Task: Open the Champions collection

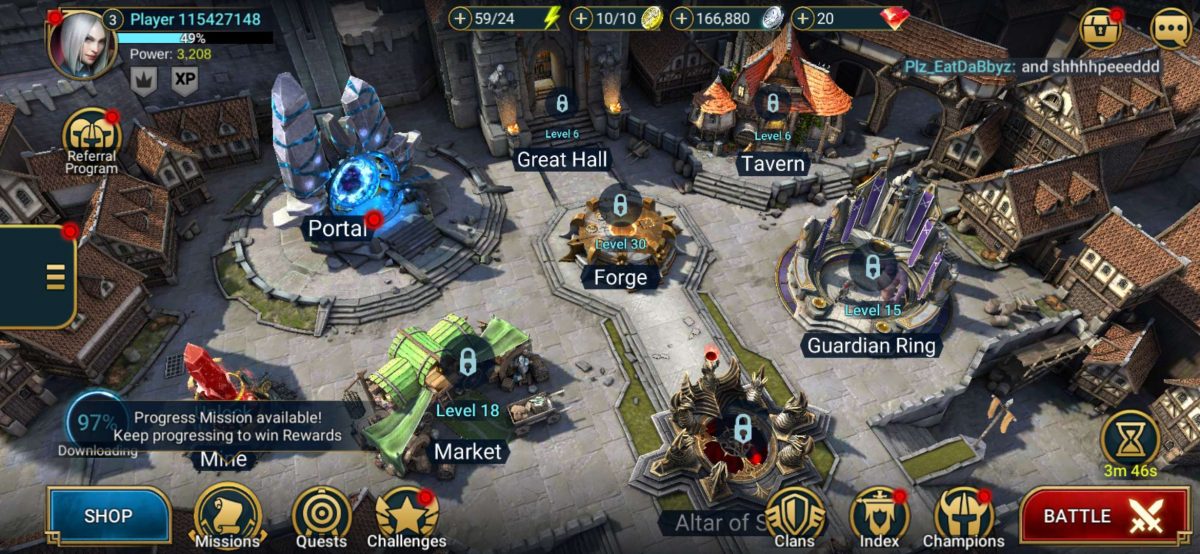Action: tap(963, 516)
